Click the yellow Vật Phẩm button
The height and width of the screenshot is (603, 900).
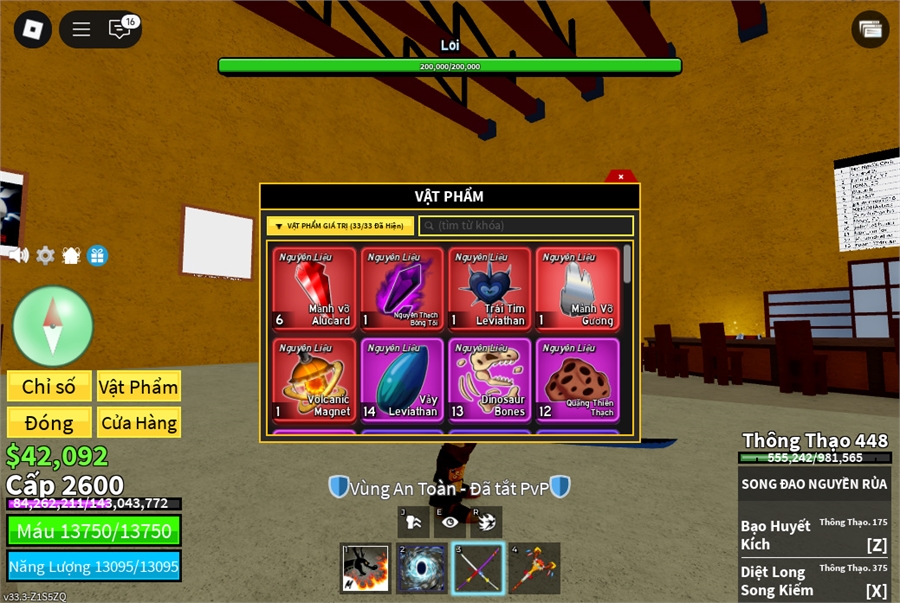[x=139, y=387]
